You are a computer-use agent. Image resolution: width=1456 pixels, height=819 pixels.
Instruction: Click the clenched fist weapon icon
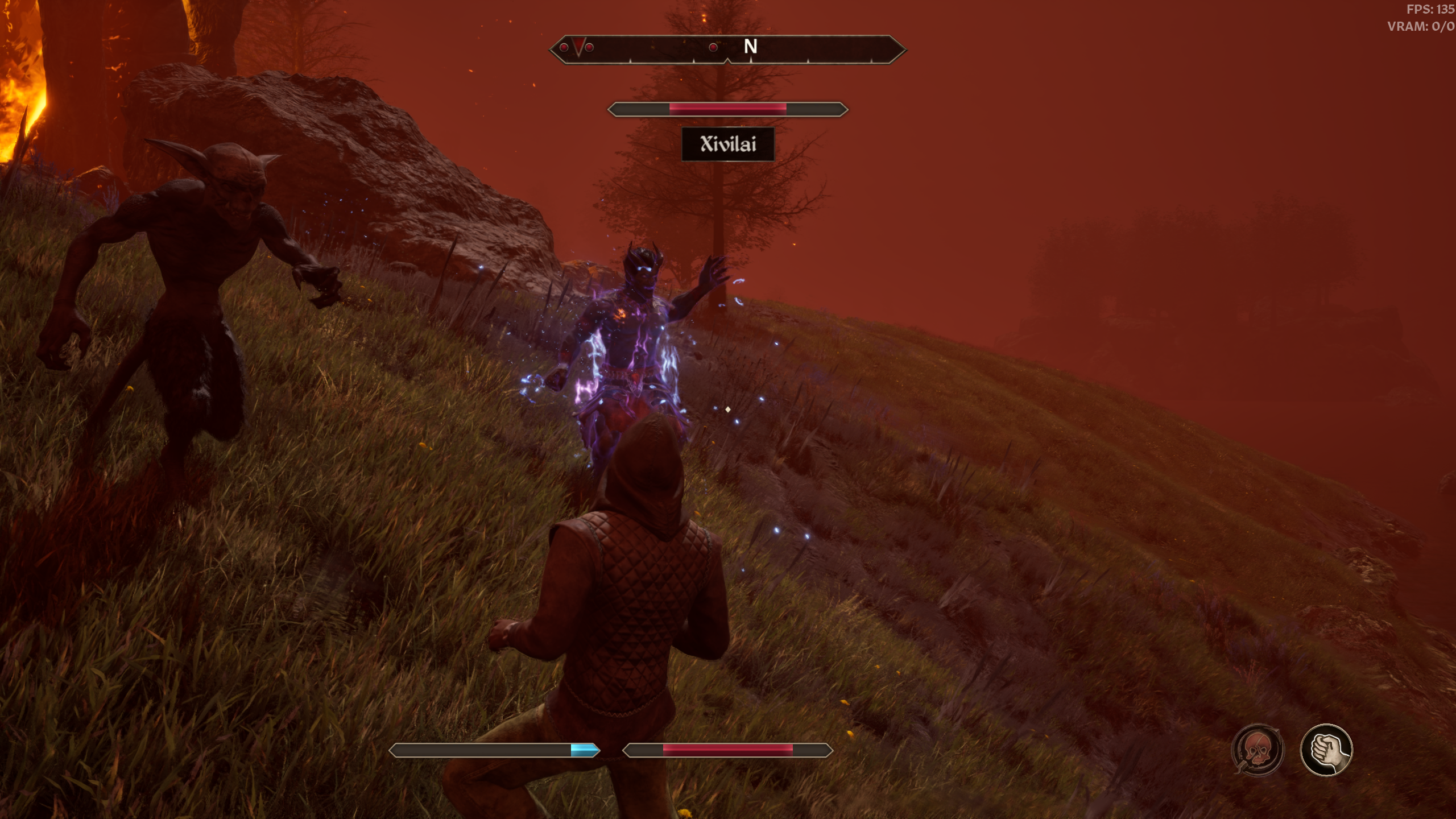[1326, 750]
